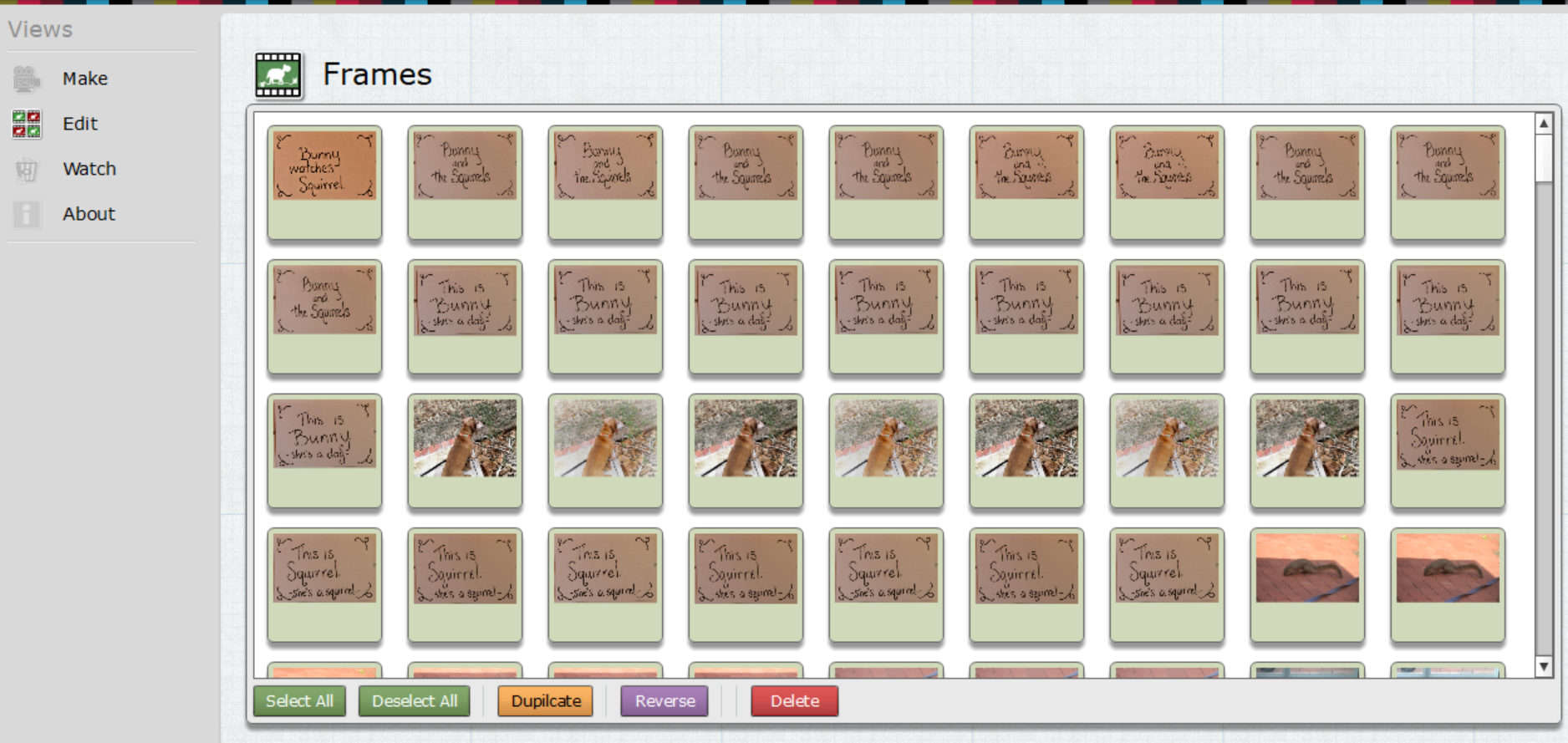Click the About sidebar entry
Viewport: 1568px width, 743px height.
[x=88, y=213]
